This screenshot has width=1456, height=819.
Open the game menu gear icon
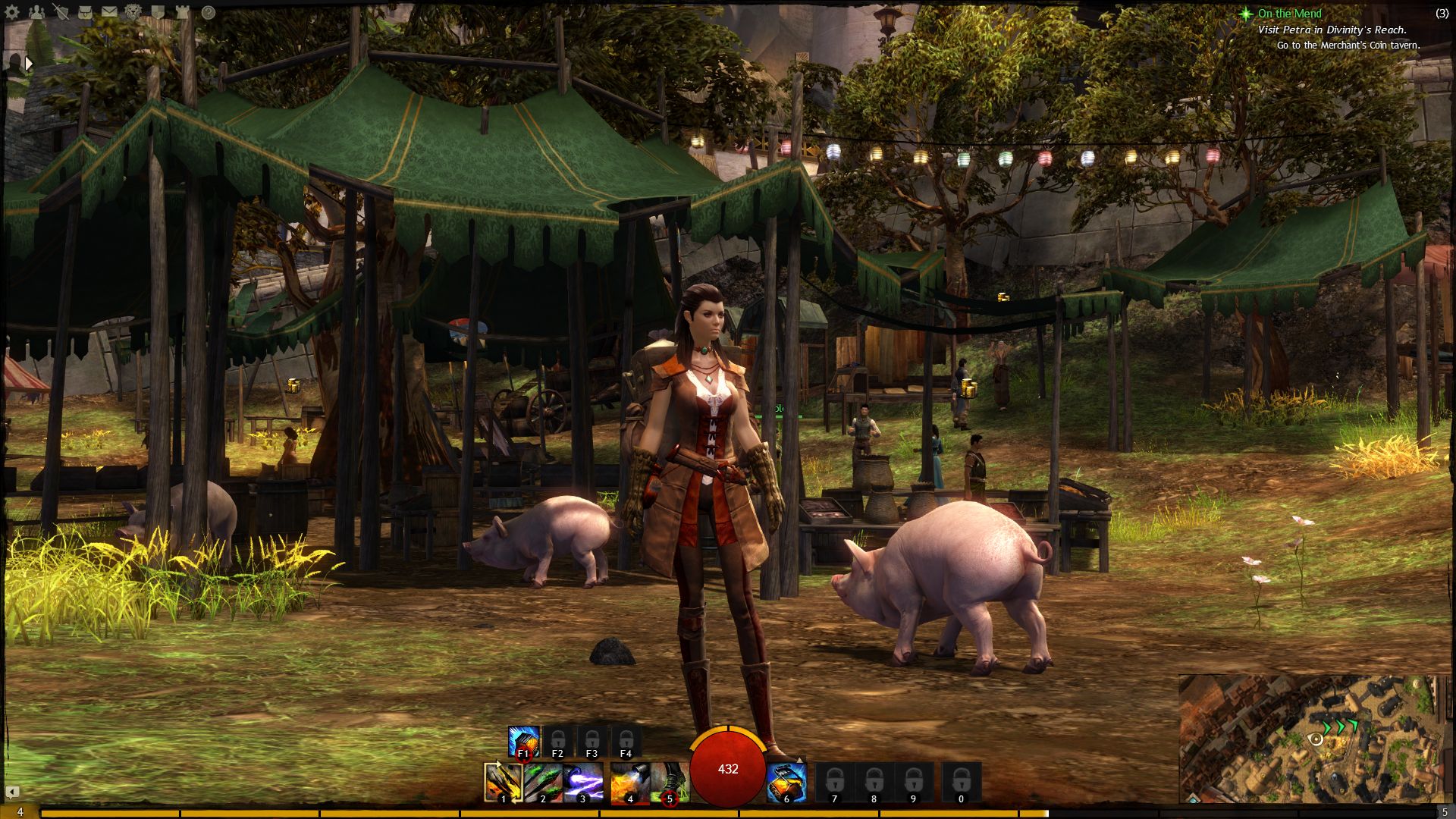[x=12, y=12]
